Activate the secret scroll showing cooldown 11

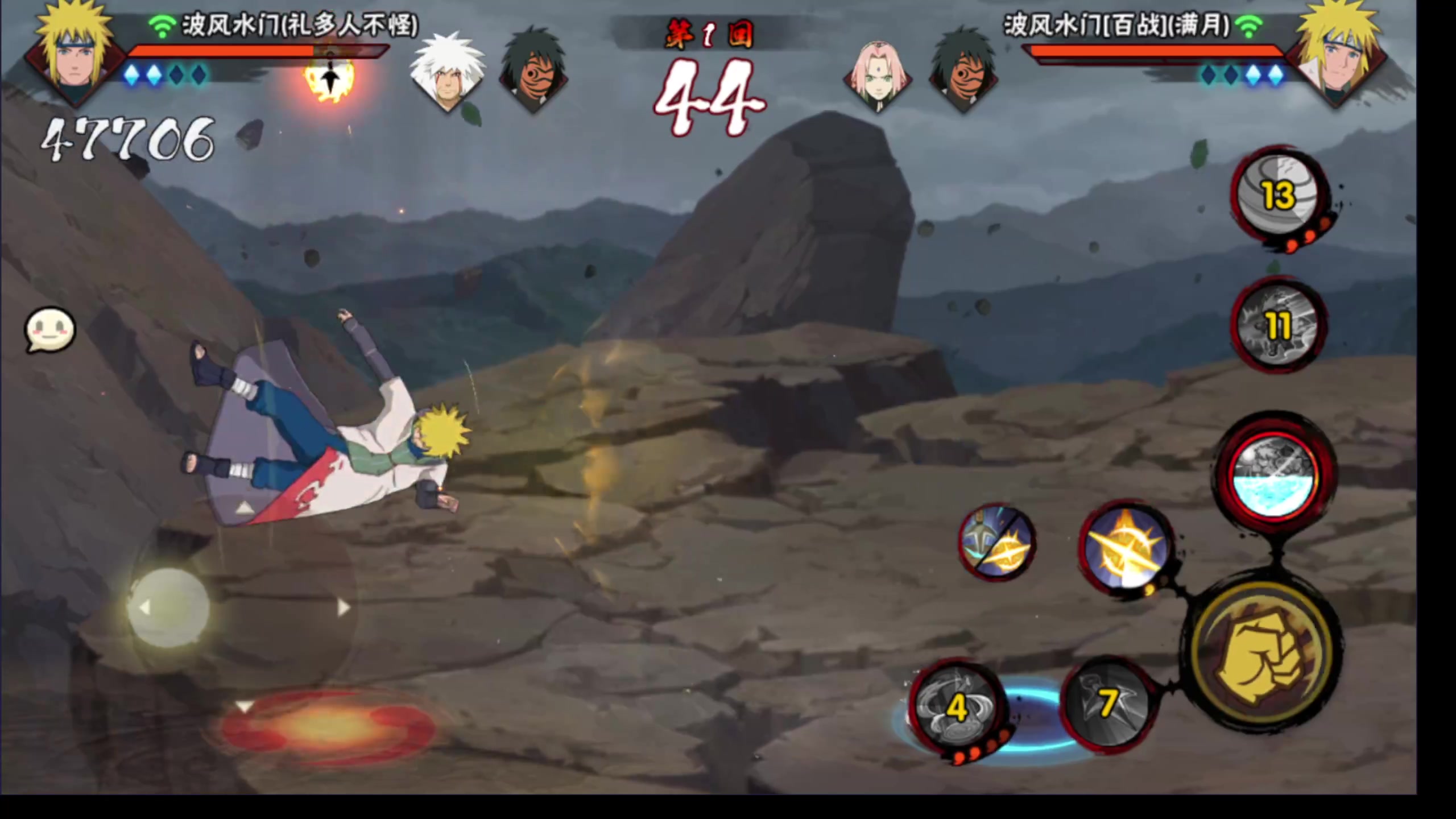[x=1277, y=325]
